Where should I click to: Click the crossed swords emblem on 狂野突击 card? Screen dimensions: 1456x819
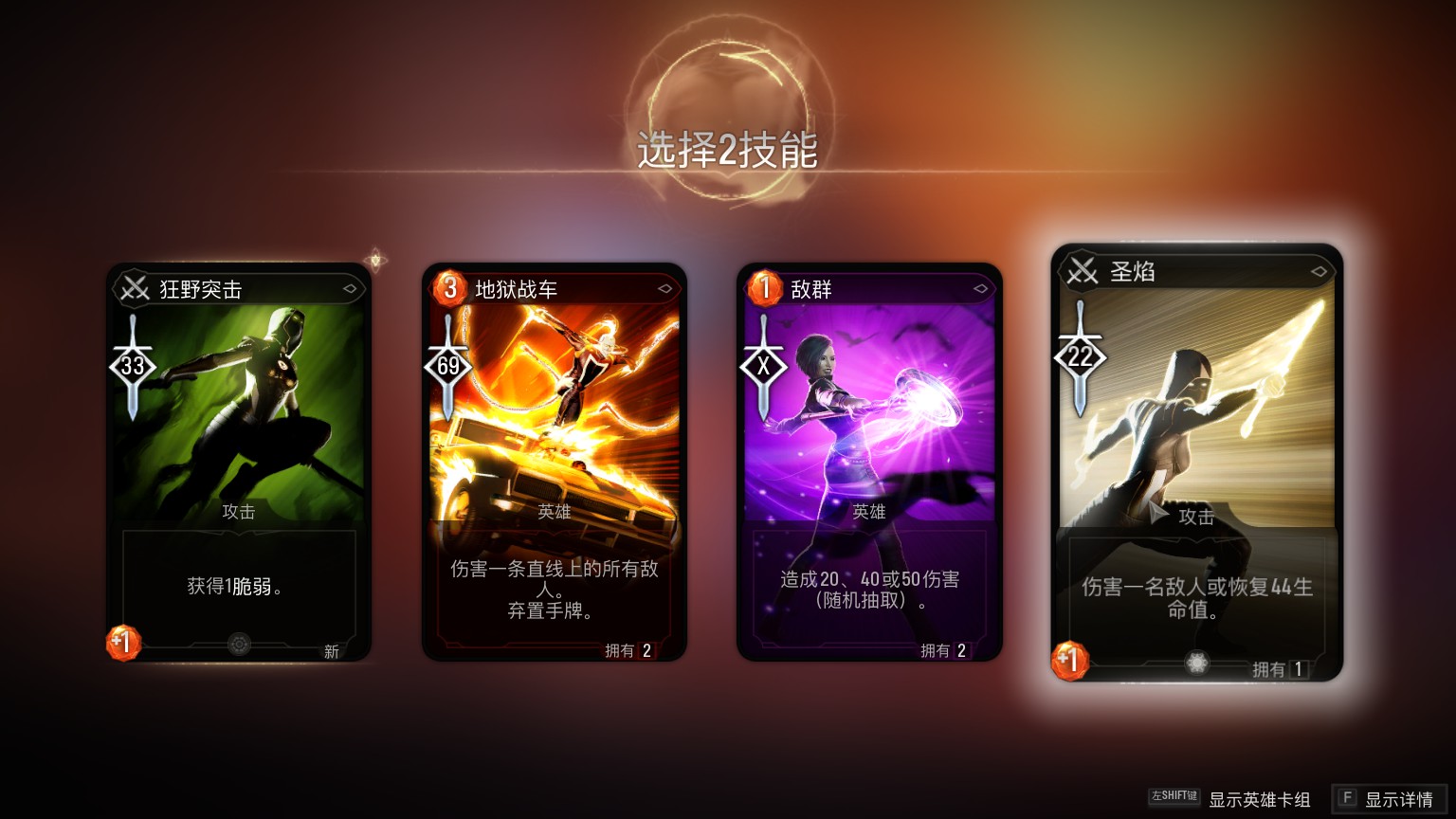[134, 289]
